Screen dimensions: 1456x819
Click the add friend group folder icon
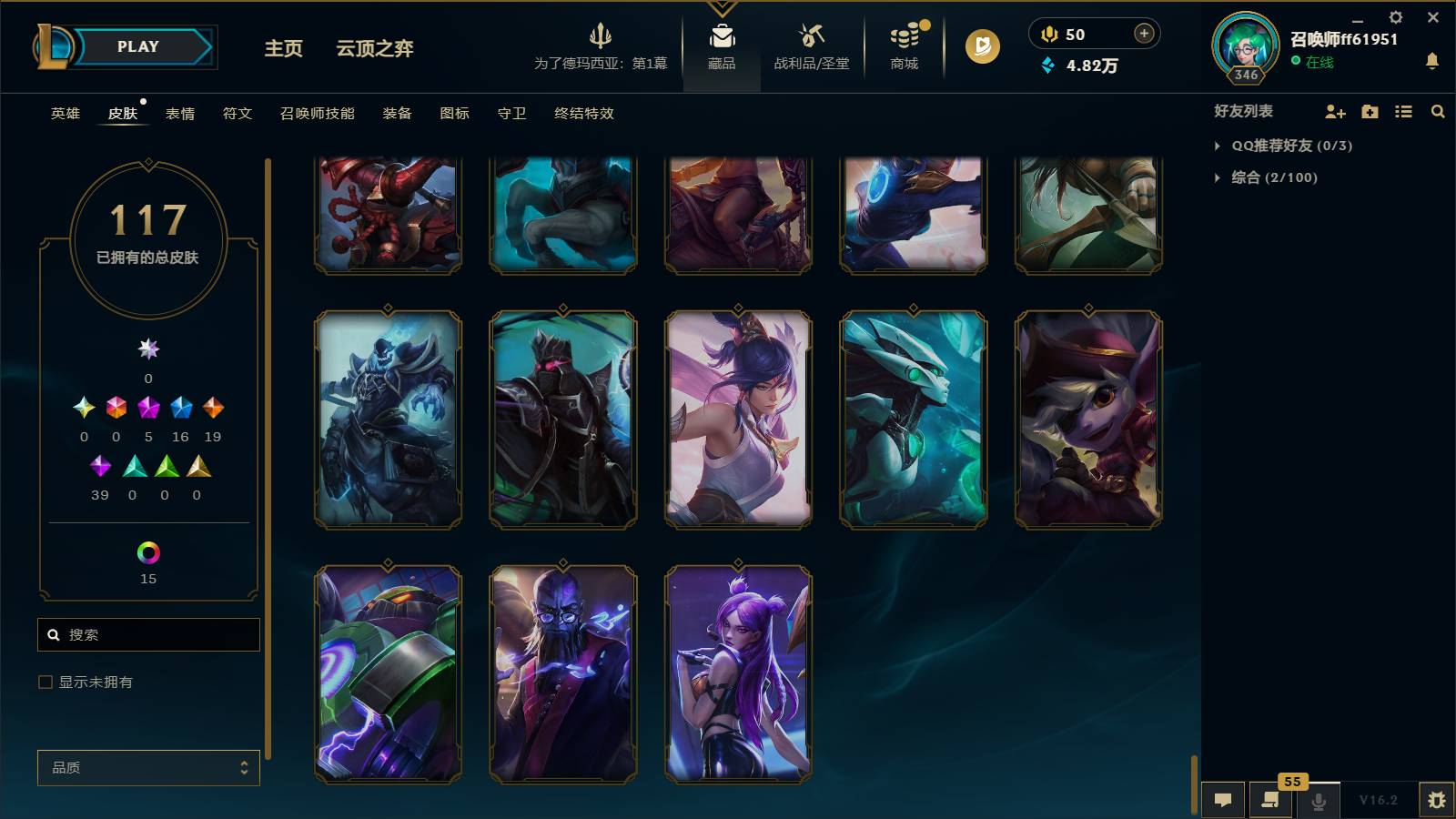pyautogui.click(x=1369, y=111)
